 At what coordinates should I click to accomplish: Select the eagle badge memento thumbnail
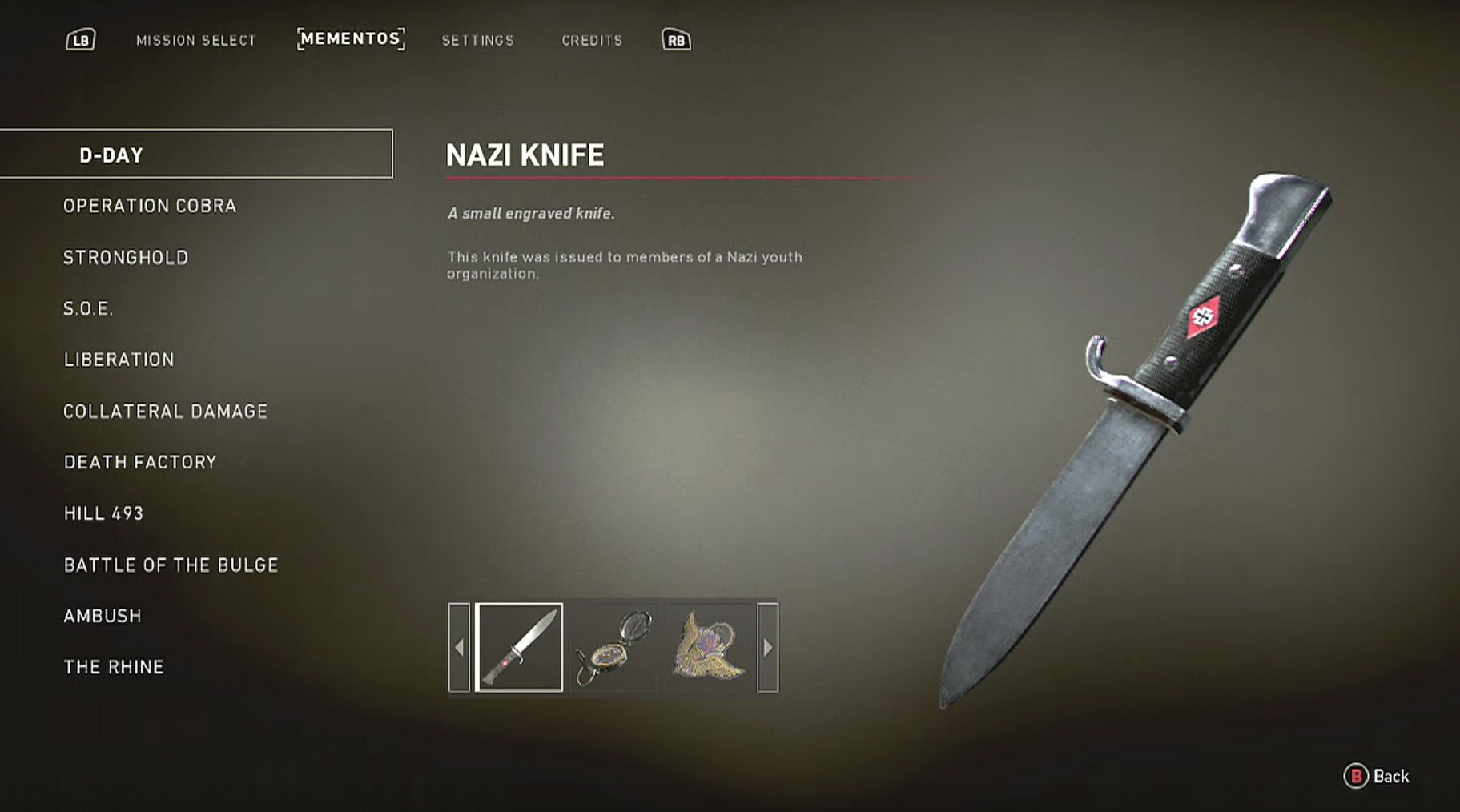coord(710,646)
